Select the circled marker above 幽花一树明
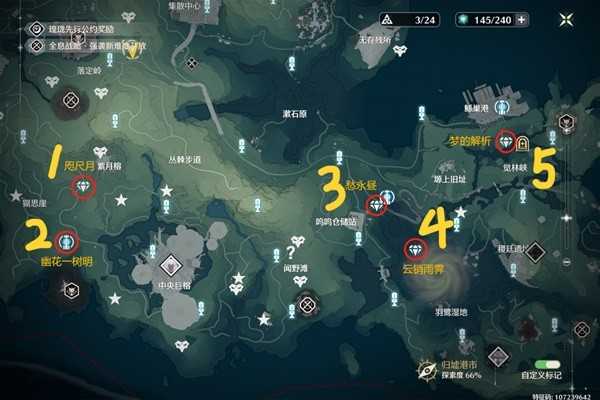 [67, 240]
